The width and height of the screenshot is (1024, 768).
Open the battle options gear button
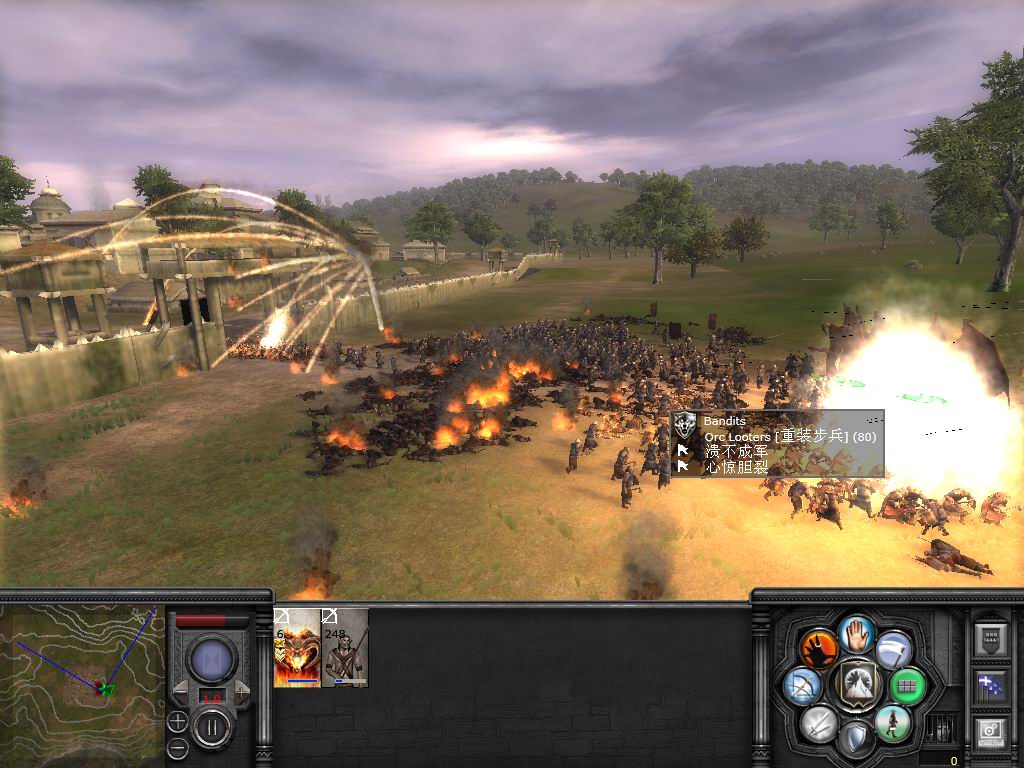click(990, 733)
